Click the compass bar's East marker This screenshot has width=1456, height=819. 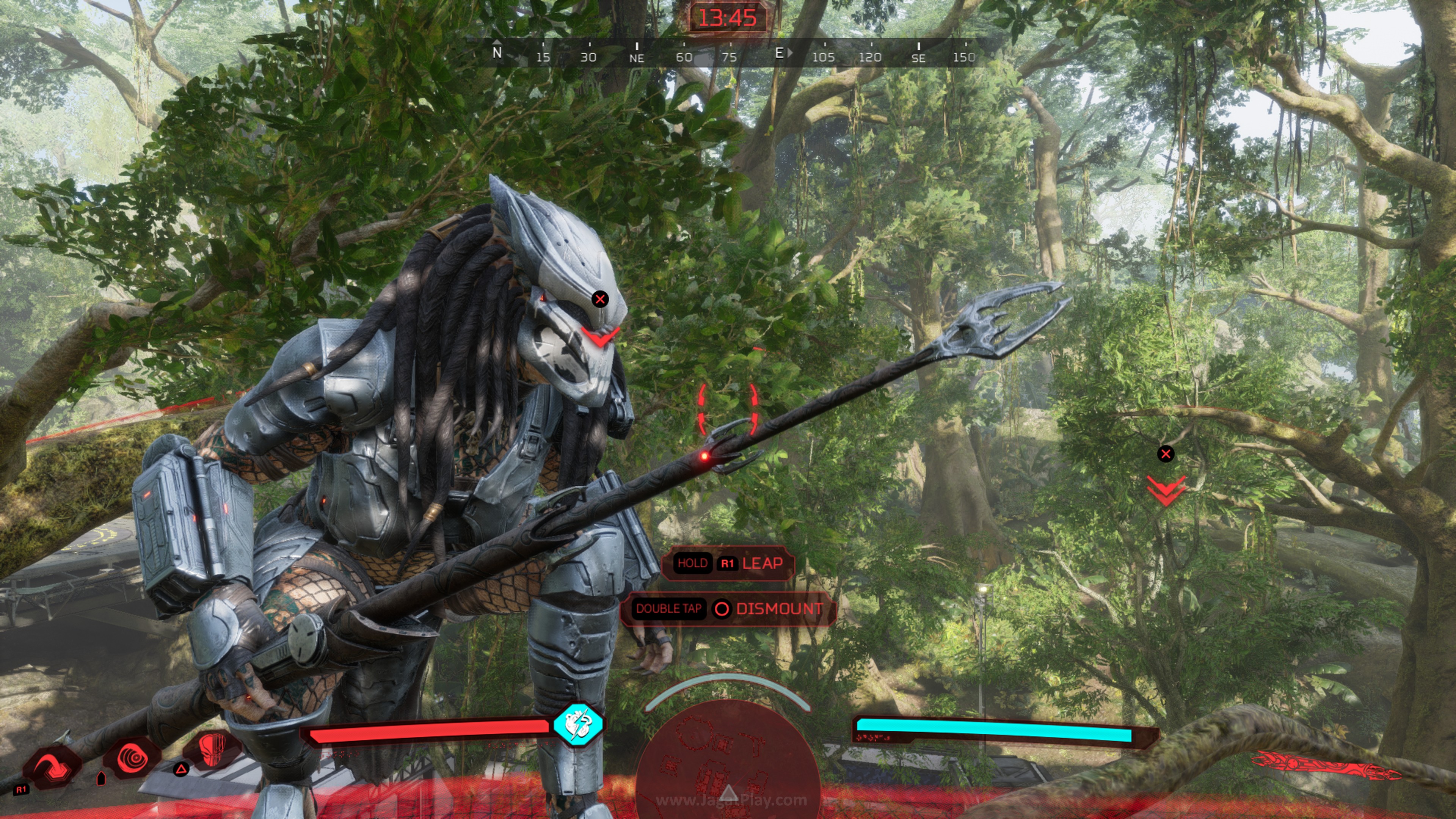pyautogui.click(x=780, y=53)
